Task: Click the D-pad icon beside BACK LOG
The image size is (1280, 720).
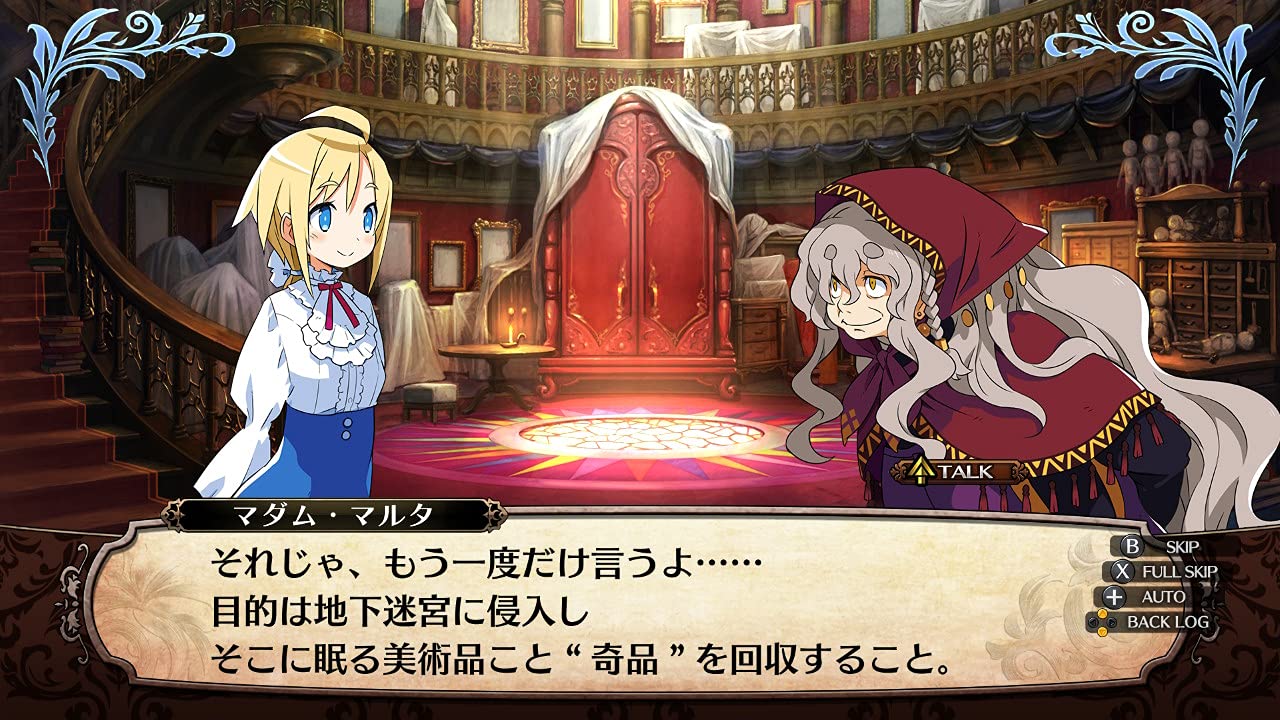Action: [1102, 621]
